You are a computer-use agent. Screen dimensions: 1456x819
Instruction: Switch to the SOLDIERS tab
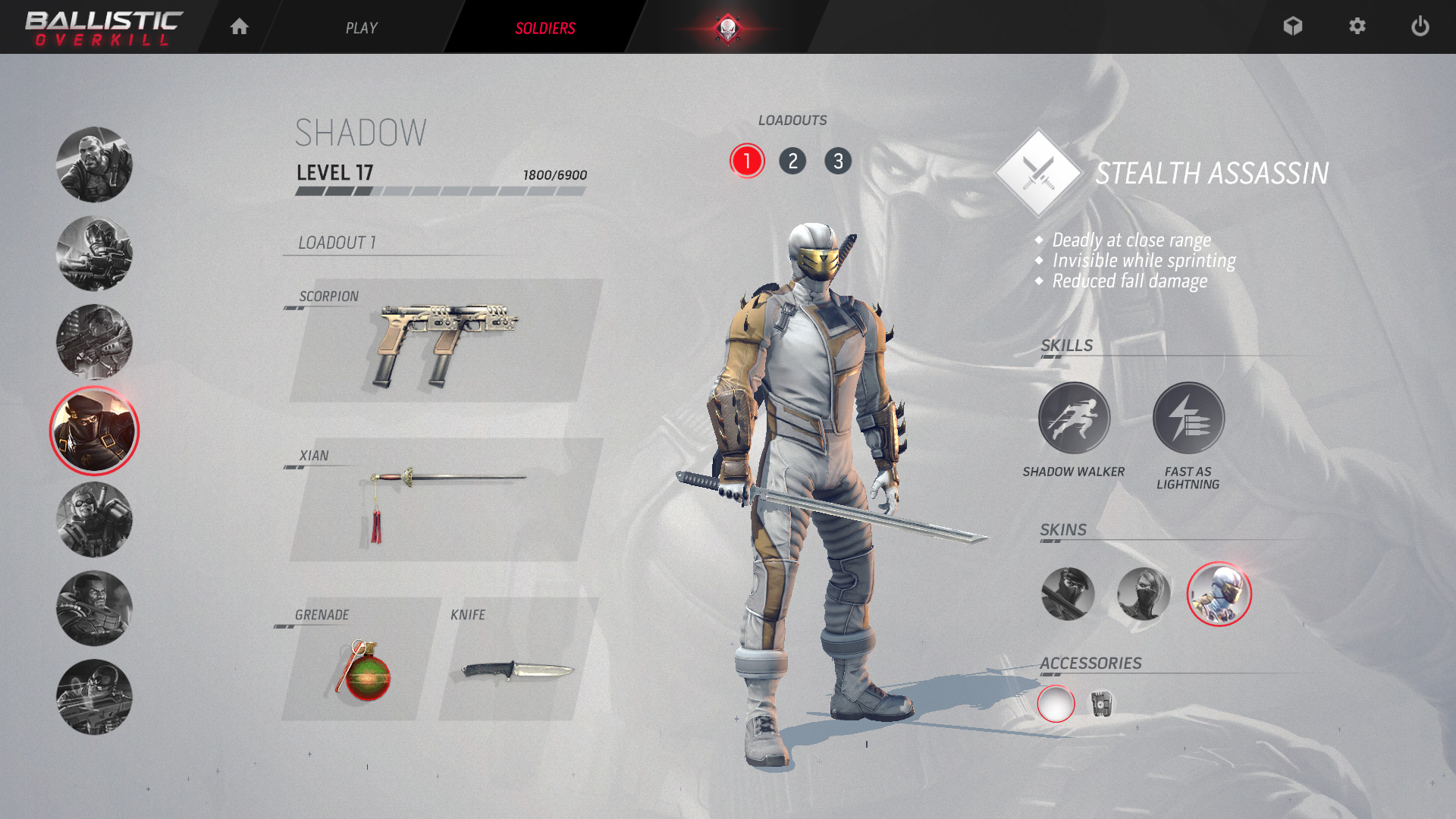pos(545,27)
